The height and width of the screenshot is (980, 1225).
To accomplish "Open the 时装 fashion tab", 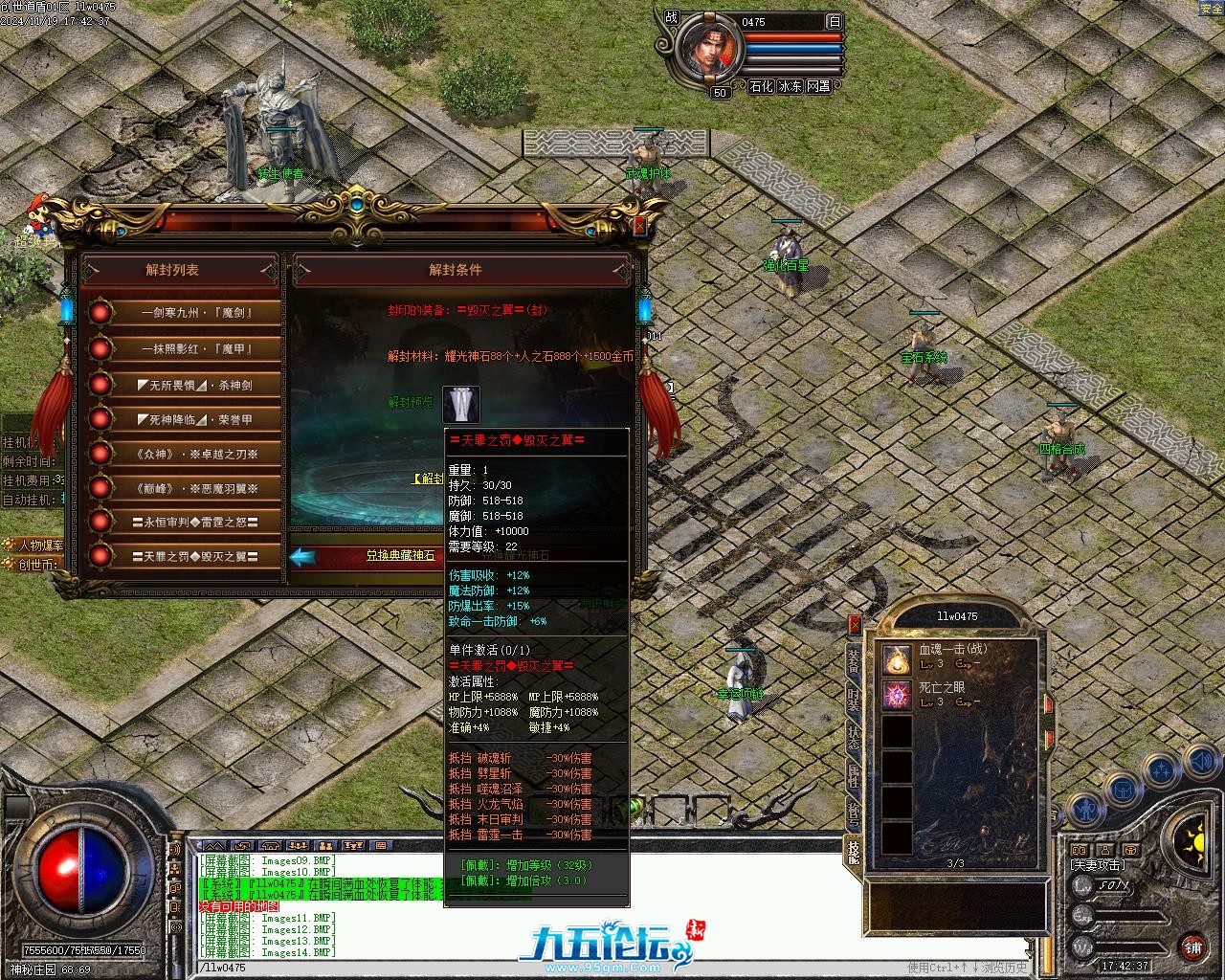I will pos(853,699).
